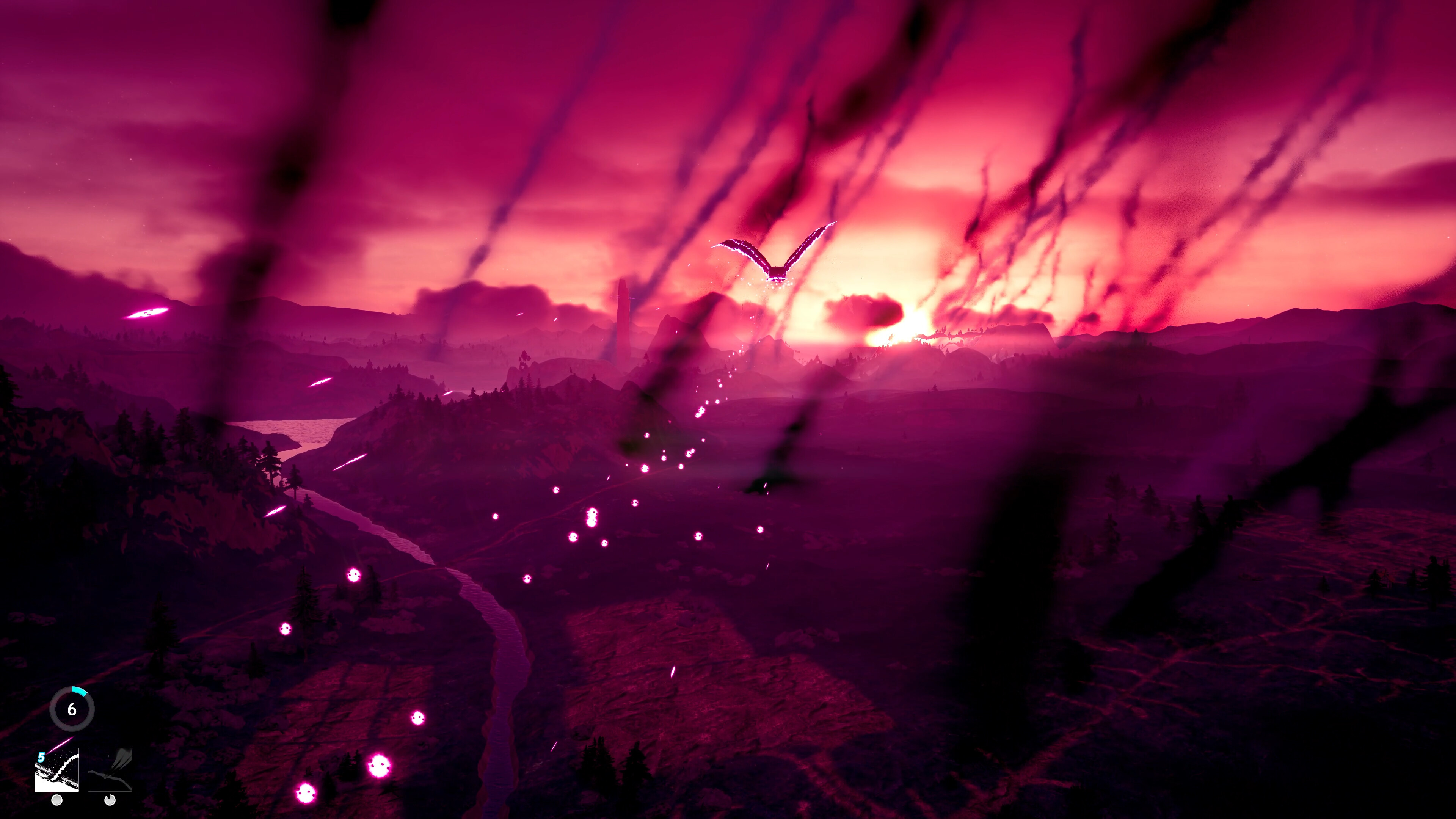The image size is (1456, 819).
Task: Click the dive ability slot thumbnail image
Action: point(110,770)
